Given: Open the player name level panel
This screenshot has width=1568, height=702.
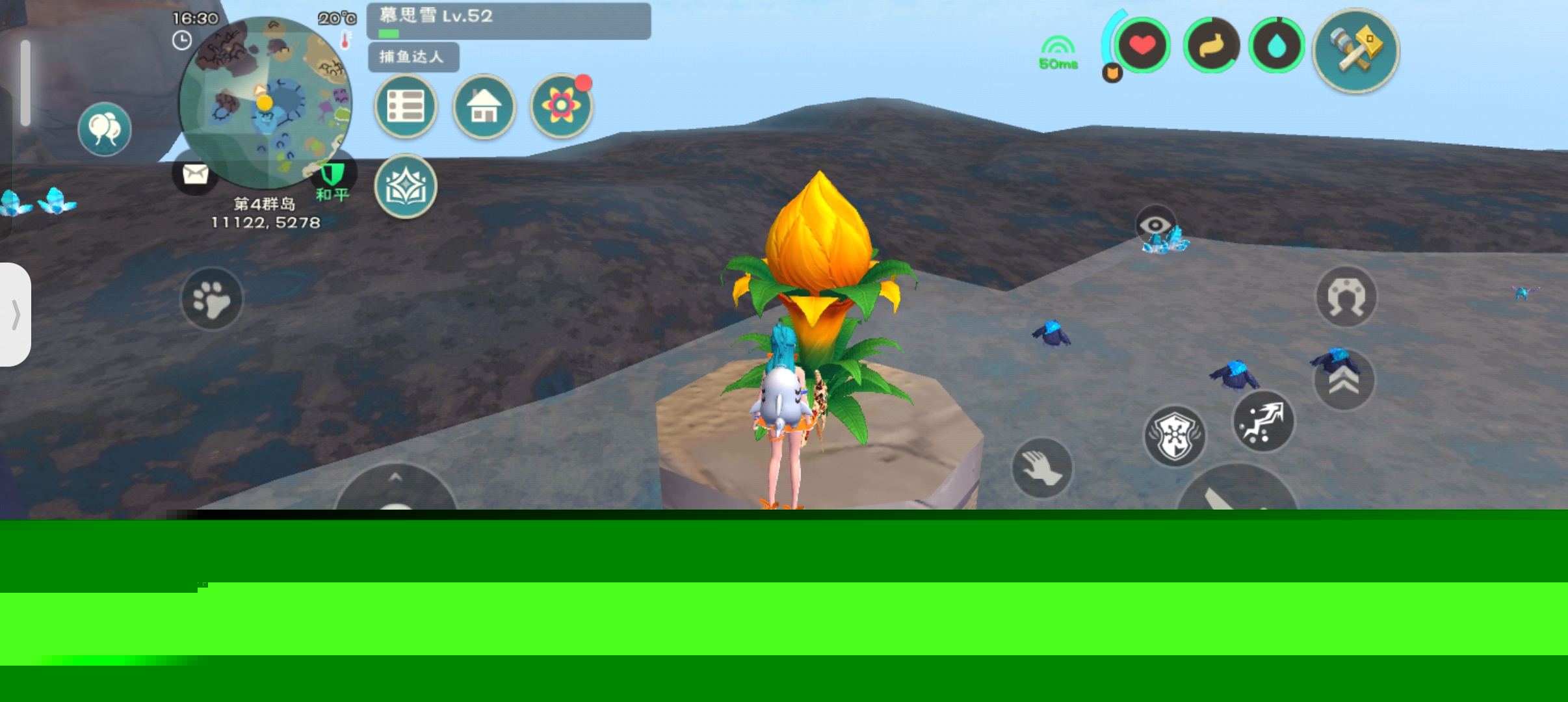Looking at the screenshot, I should coord(508,21).
